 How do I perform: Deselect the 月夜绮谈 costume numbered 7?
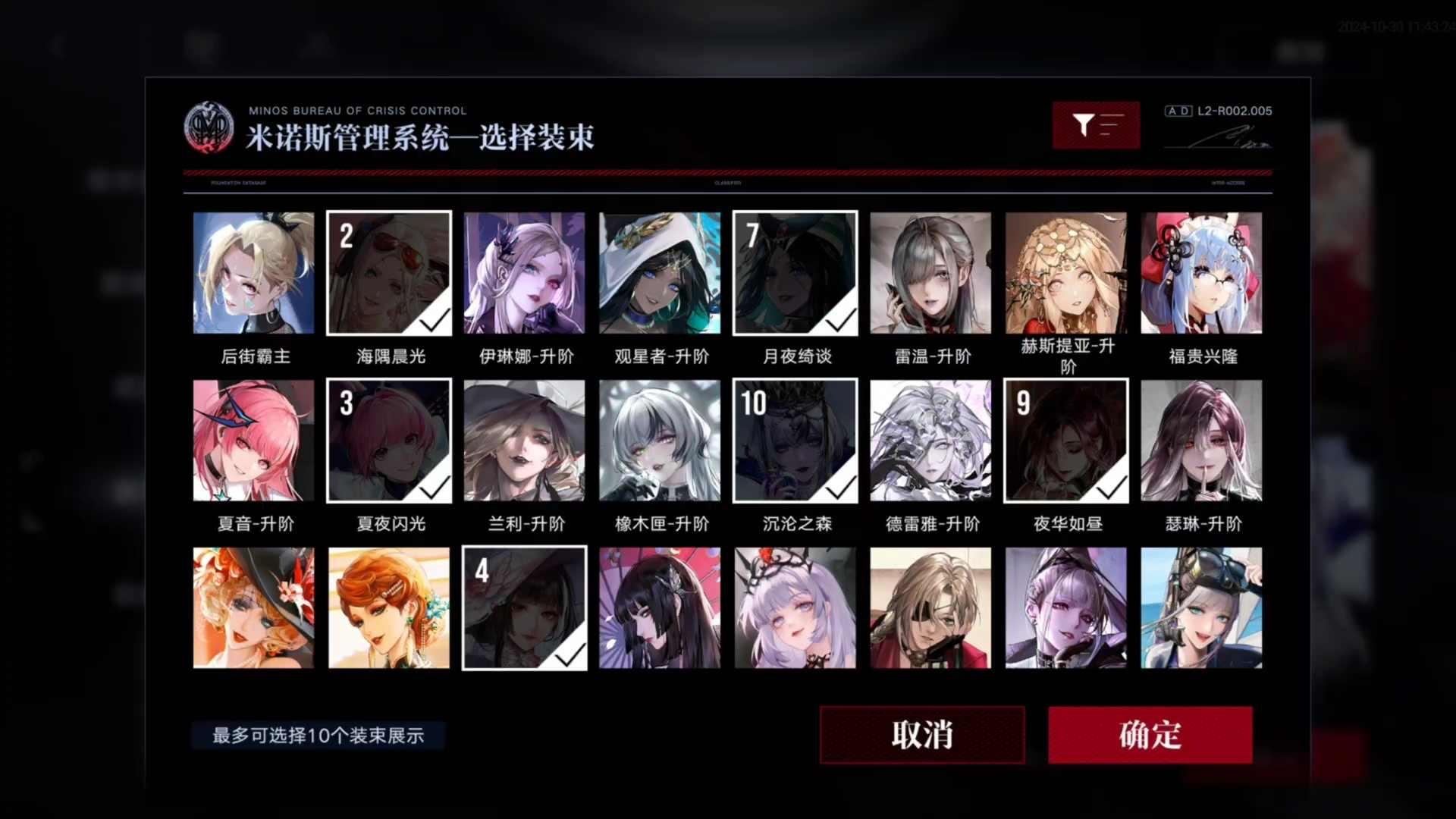(x=795, y=272)
